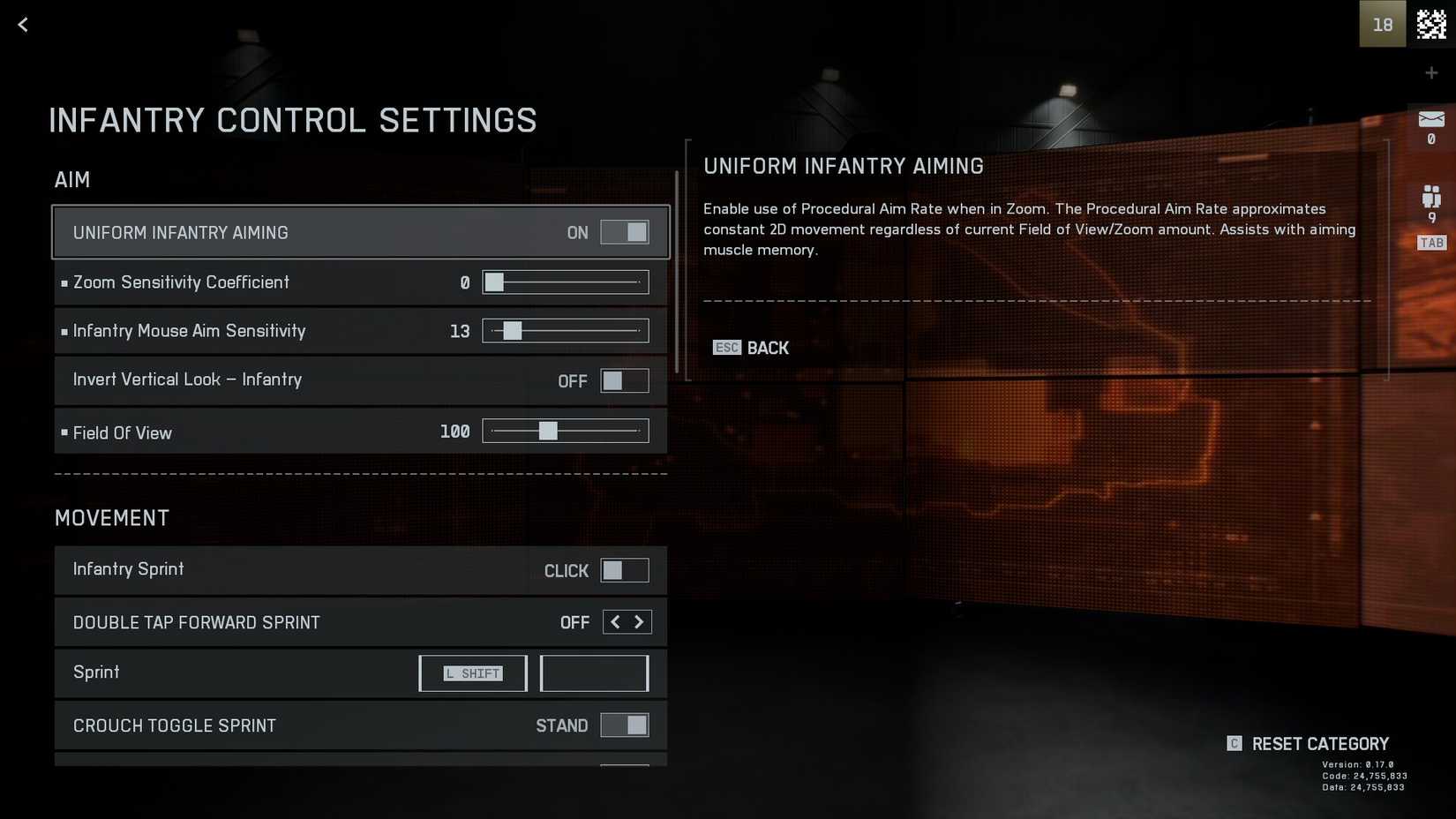Click the right arrow on Double Tap Forward Sprint
The image size is (1456, 819).
pyautogui.click(x=639, y=621)
